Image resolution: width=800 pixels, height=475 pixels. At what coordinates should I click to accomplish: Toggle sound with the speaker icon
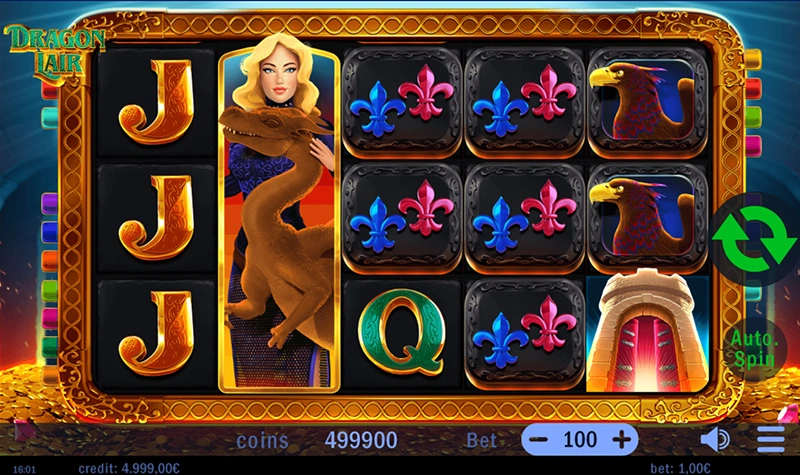pos(715,439)
